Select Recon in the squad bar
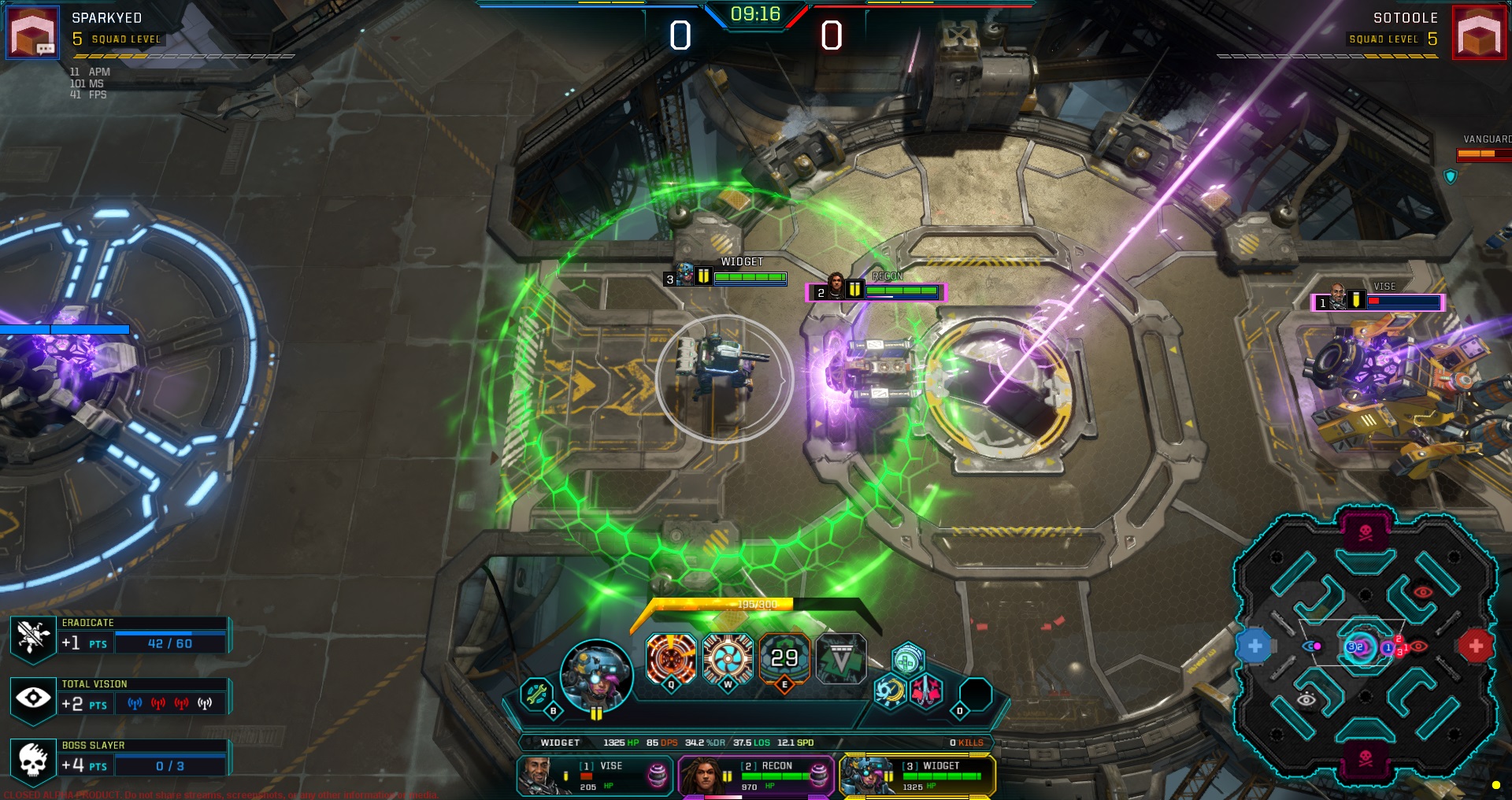 point(755,776)
